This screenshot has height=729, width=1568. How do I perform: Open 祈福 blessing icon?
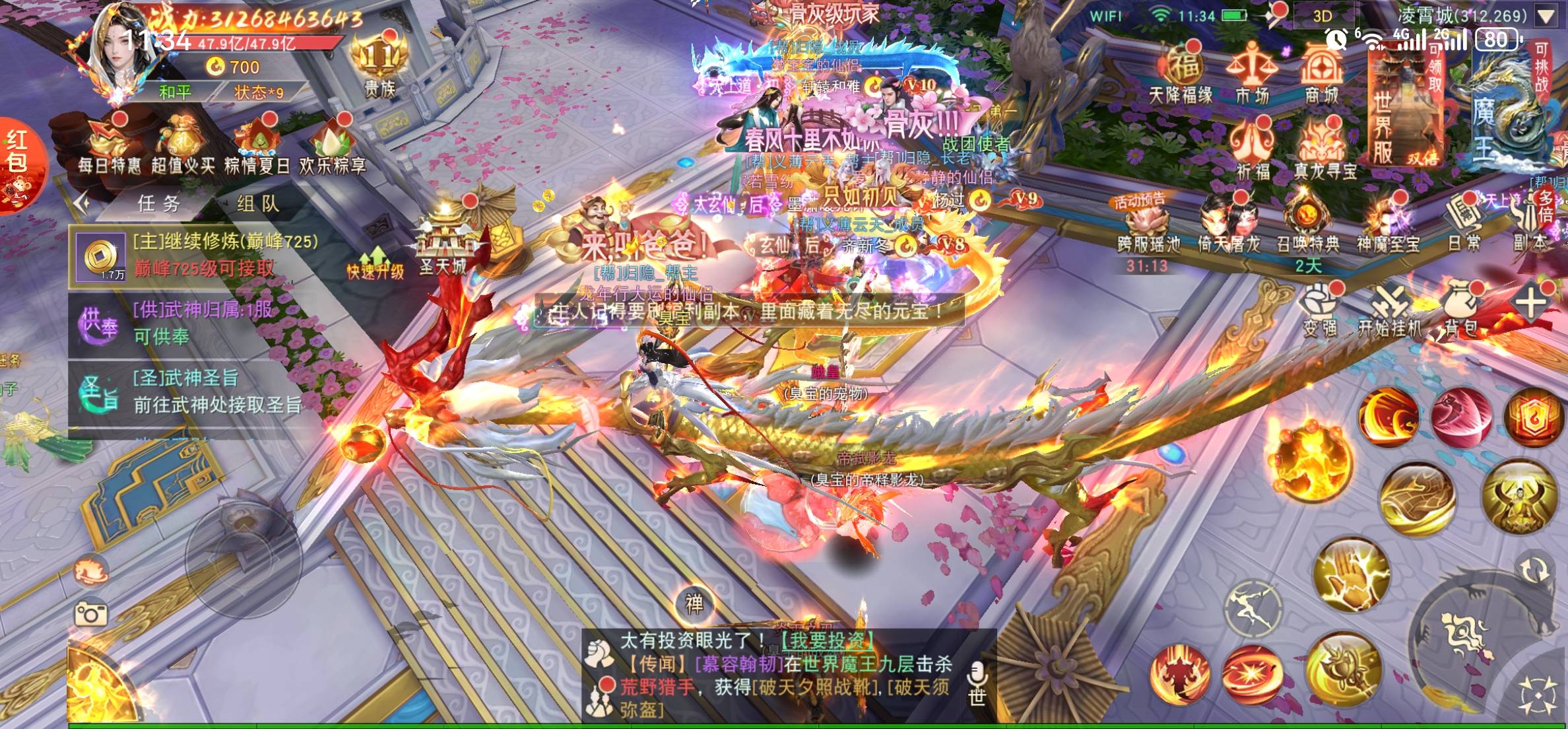click(1252, 151)
